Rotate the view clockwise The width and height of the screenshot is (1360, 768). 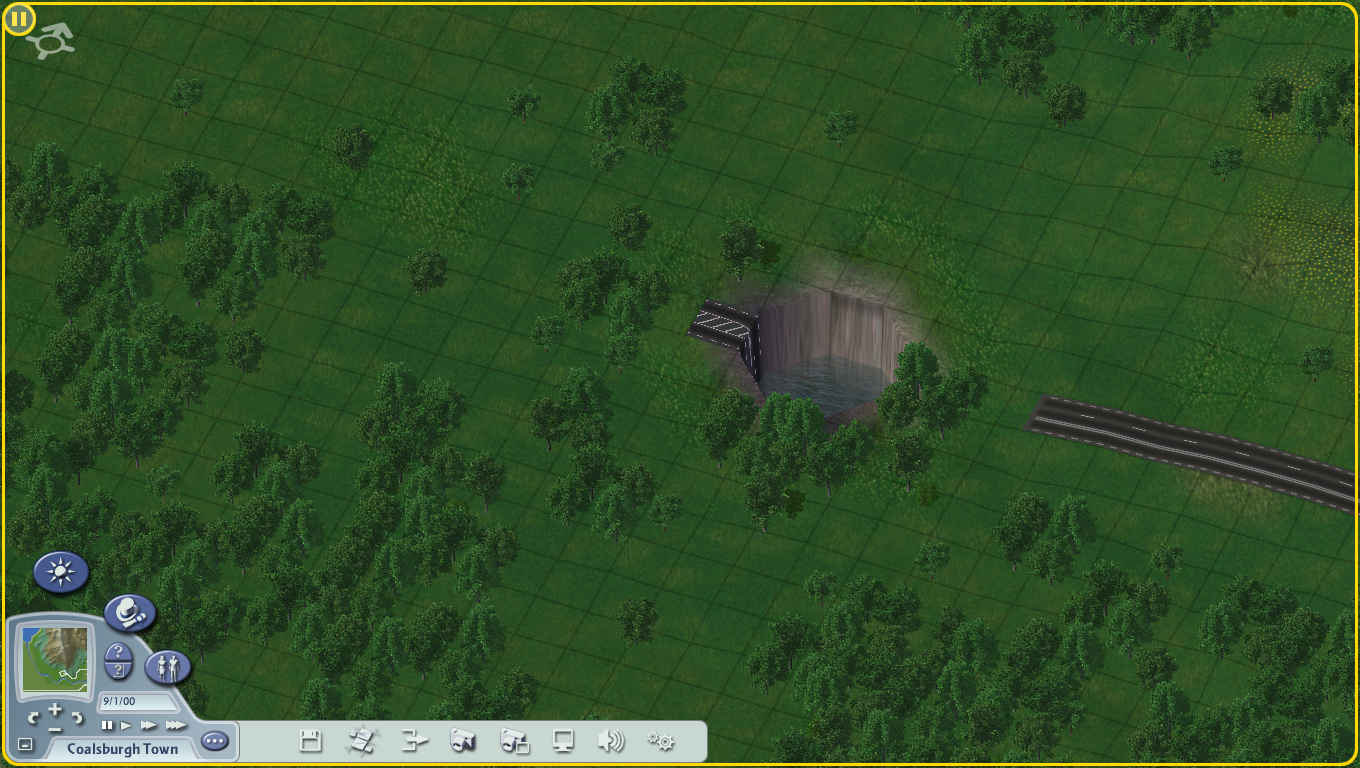[78, 716]
